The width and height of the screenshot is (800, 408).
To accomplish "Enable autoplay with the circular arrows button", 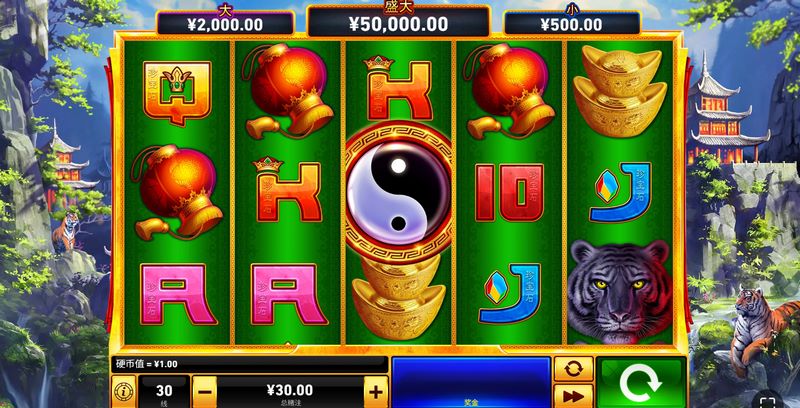I will pyautogui.click(x=574, y=367).
